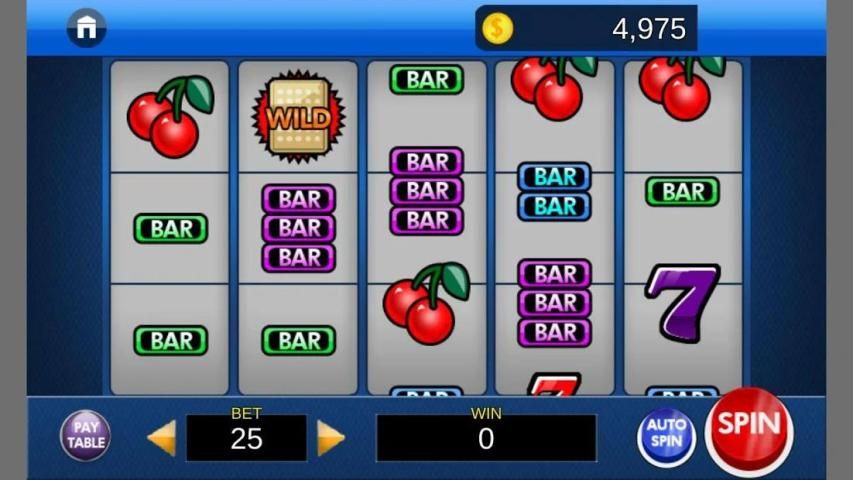
Task: Tap the gold coin balance icon
Action: click(x=497, y=28)
